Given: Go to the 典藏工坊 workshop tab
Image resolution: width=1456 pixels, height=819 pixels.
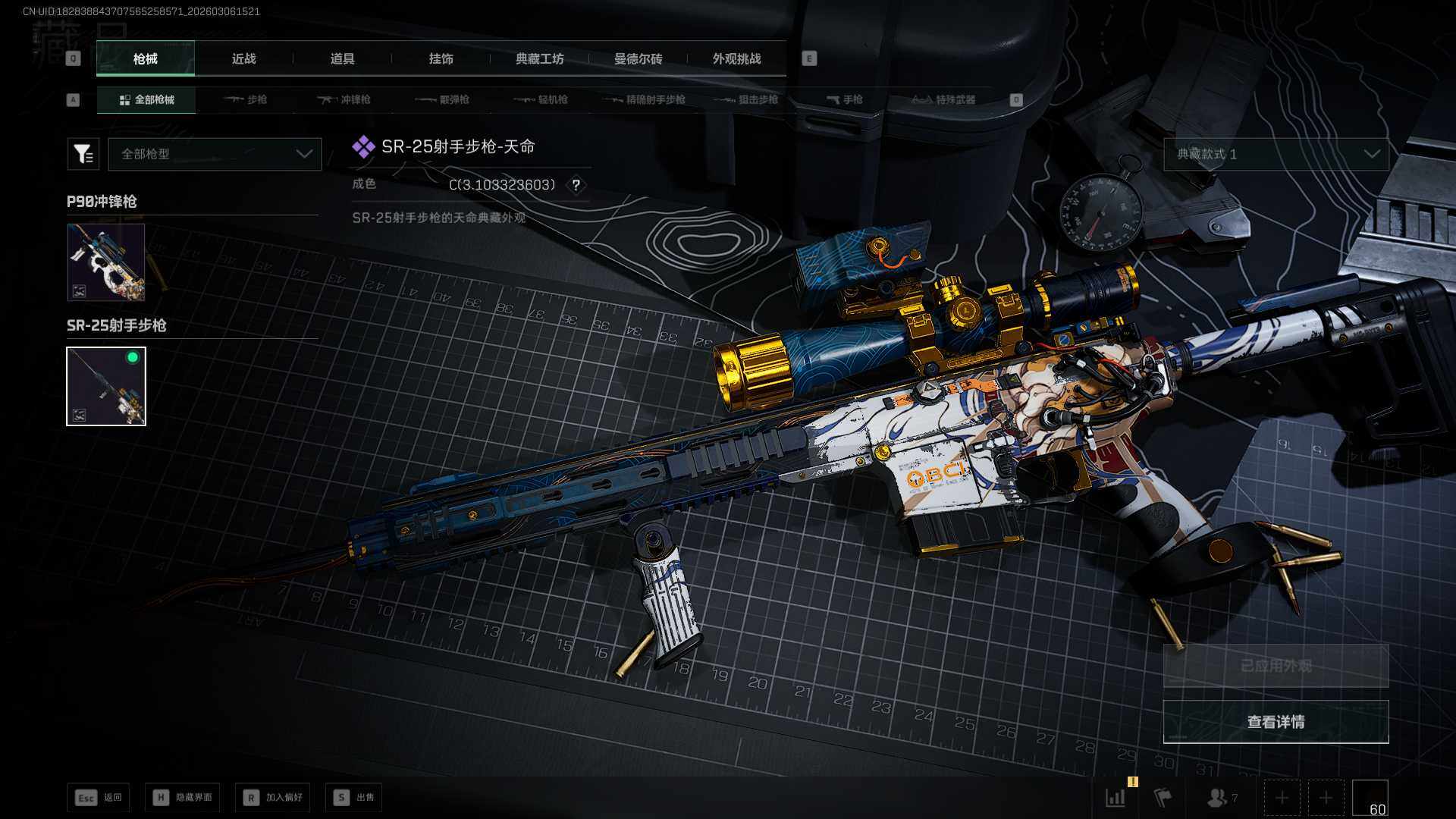Looking at the screenshot, I should click(x=539, y=58).
